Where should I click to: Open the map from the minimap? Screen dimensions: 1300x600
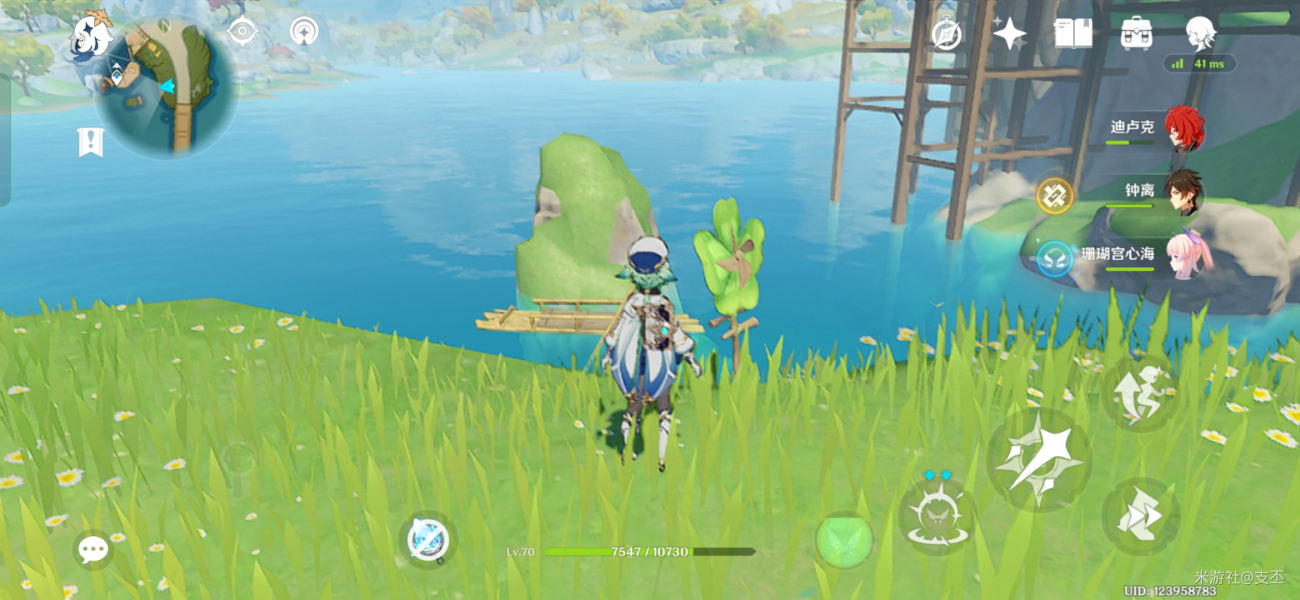point(166,88)
